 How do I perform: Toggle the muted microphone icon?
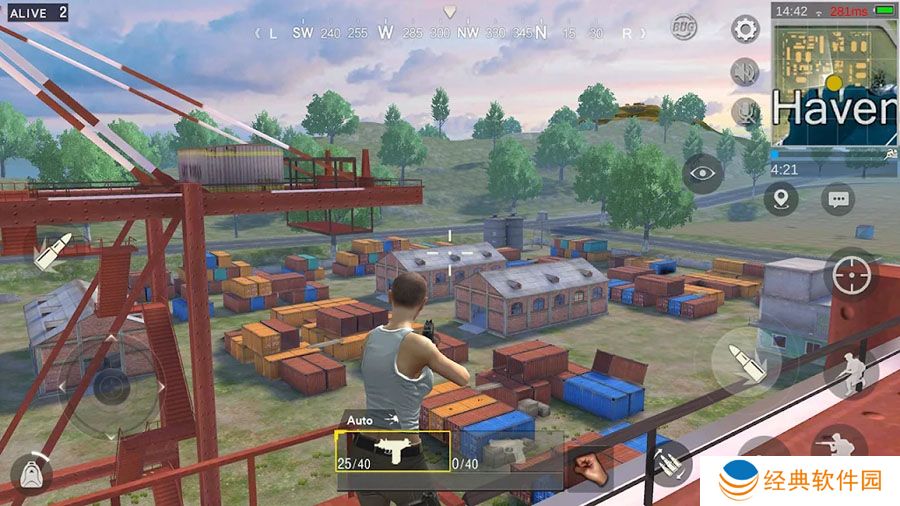(746, 112)
